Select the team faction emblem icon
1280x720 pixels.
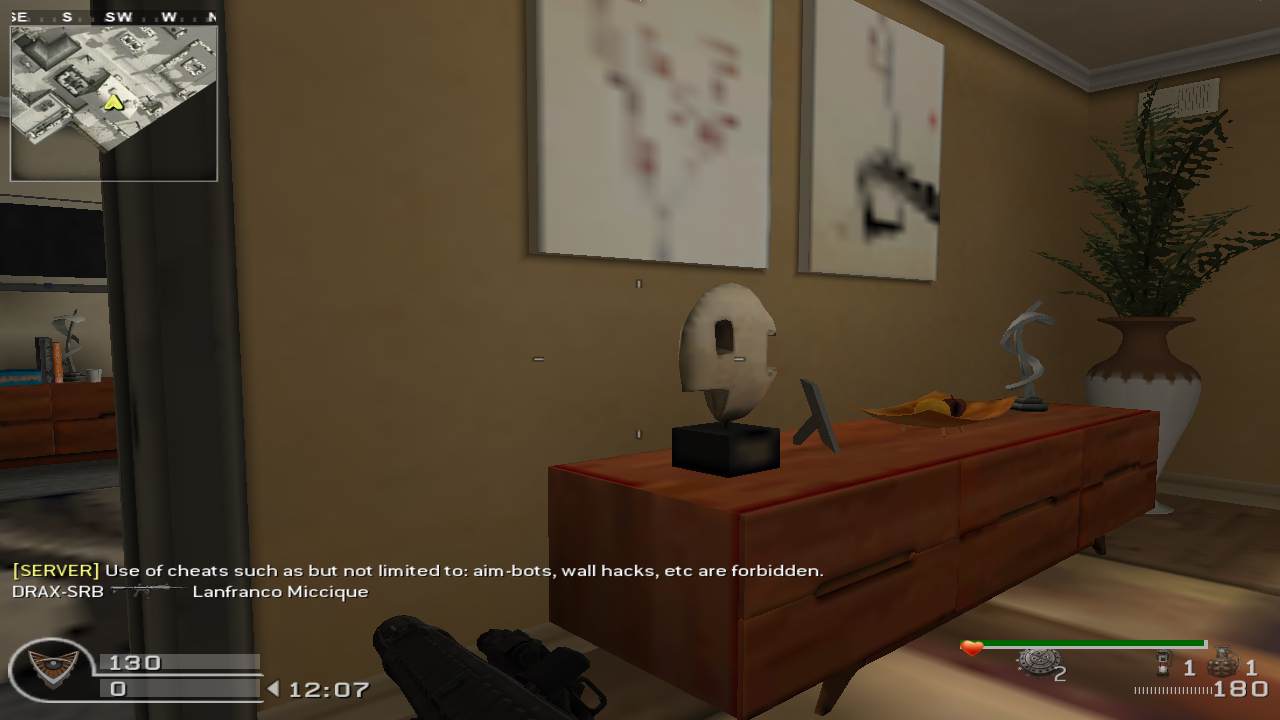tap(51, 669)
